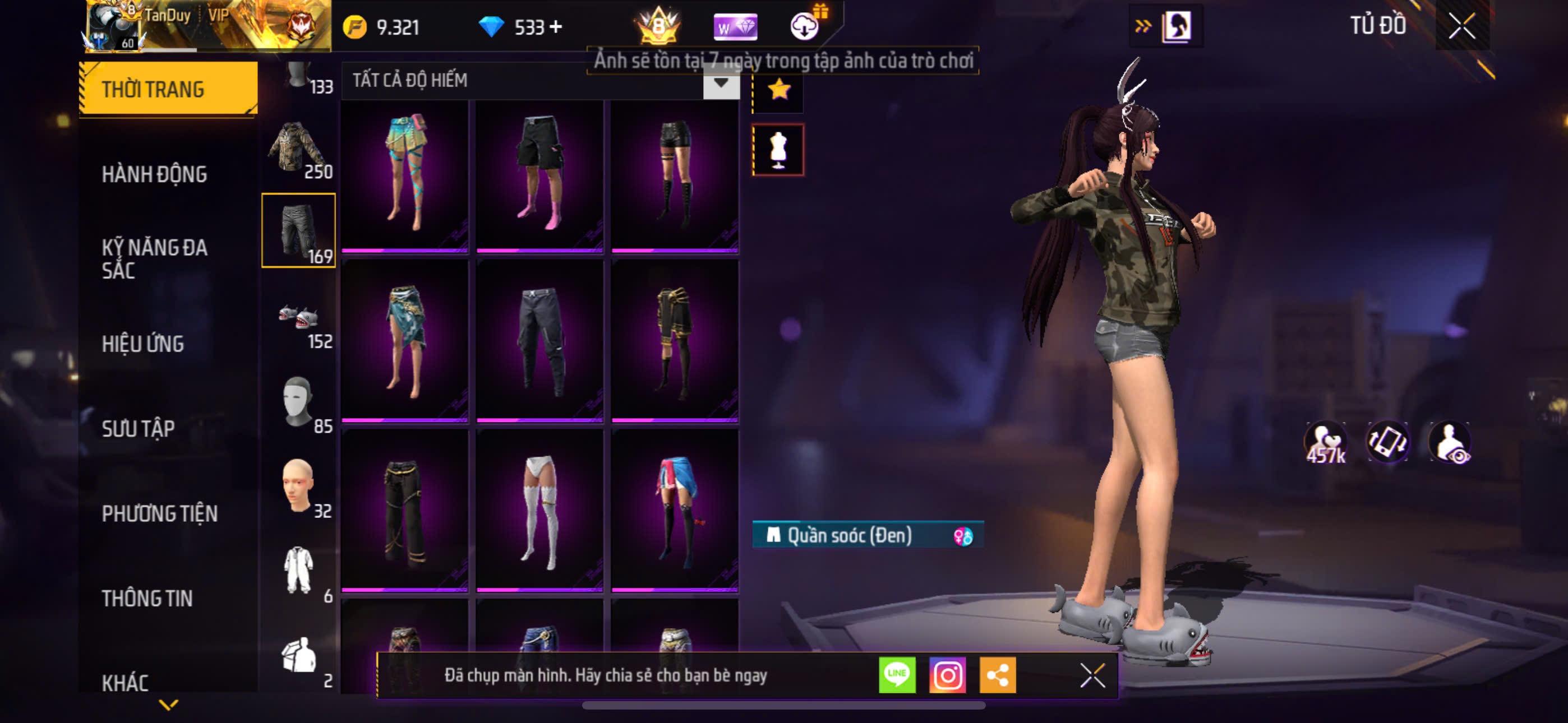
Task: Choose the PHƯƠNG TIỆN category
Action: tap(159, 513)
